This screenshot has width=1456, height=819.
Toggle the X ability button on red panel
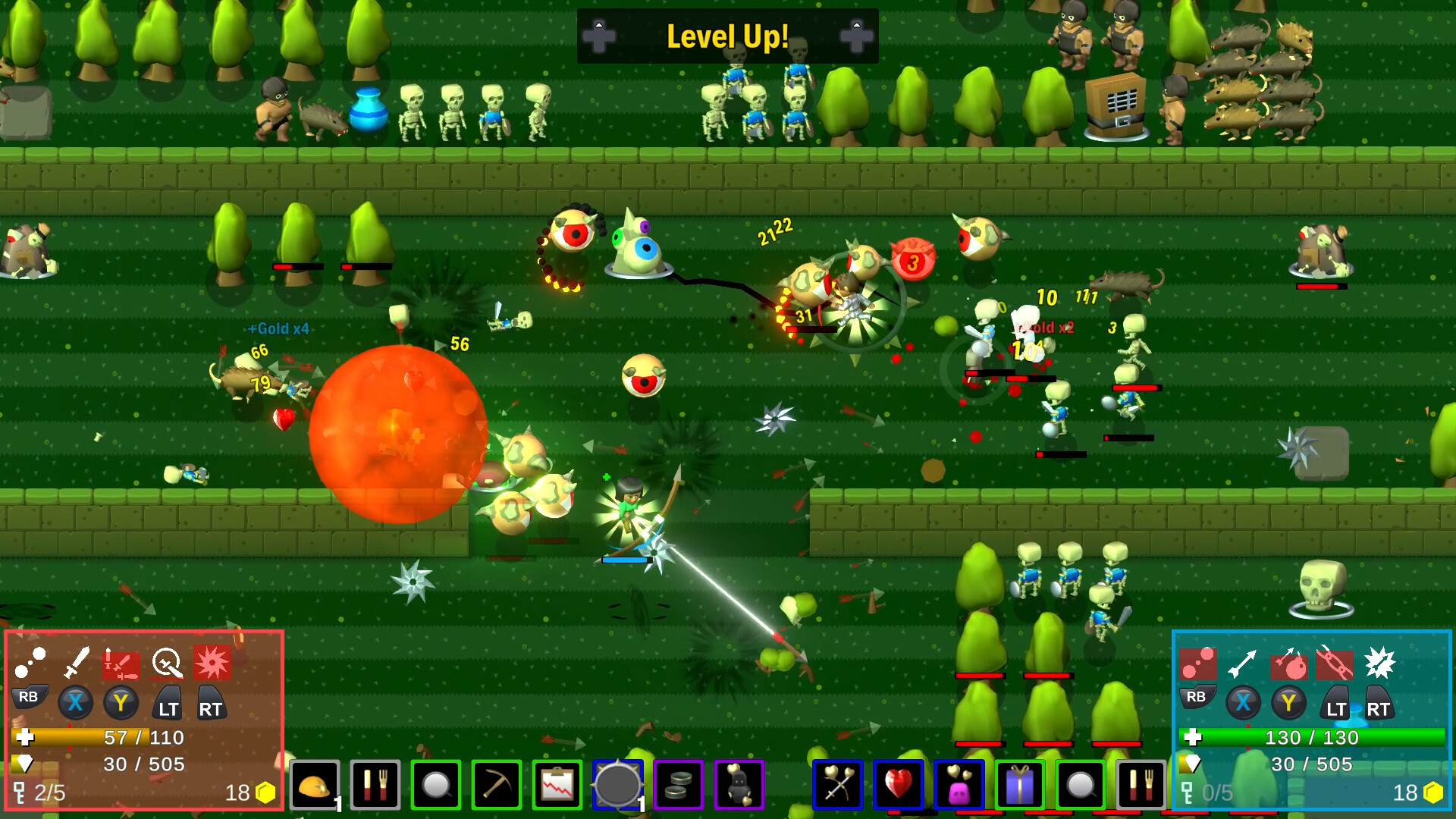(x=74, y=703)
